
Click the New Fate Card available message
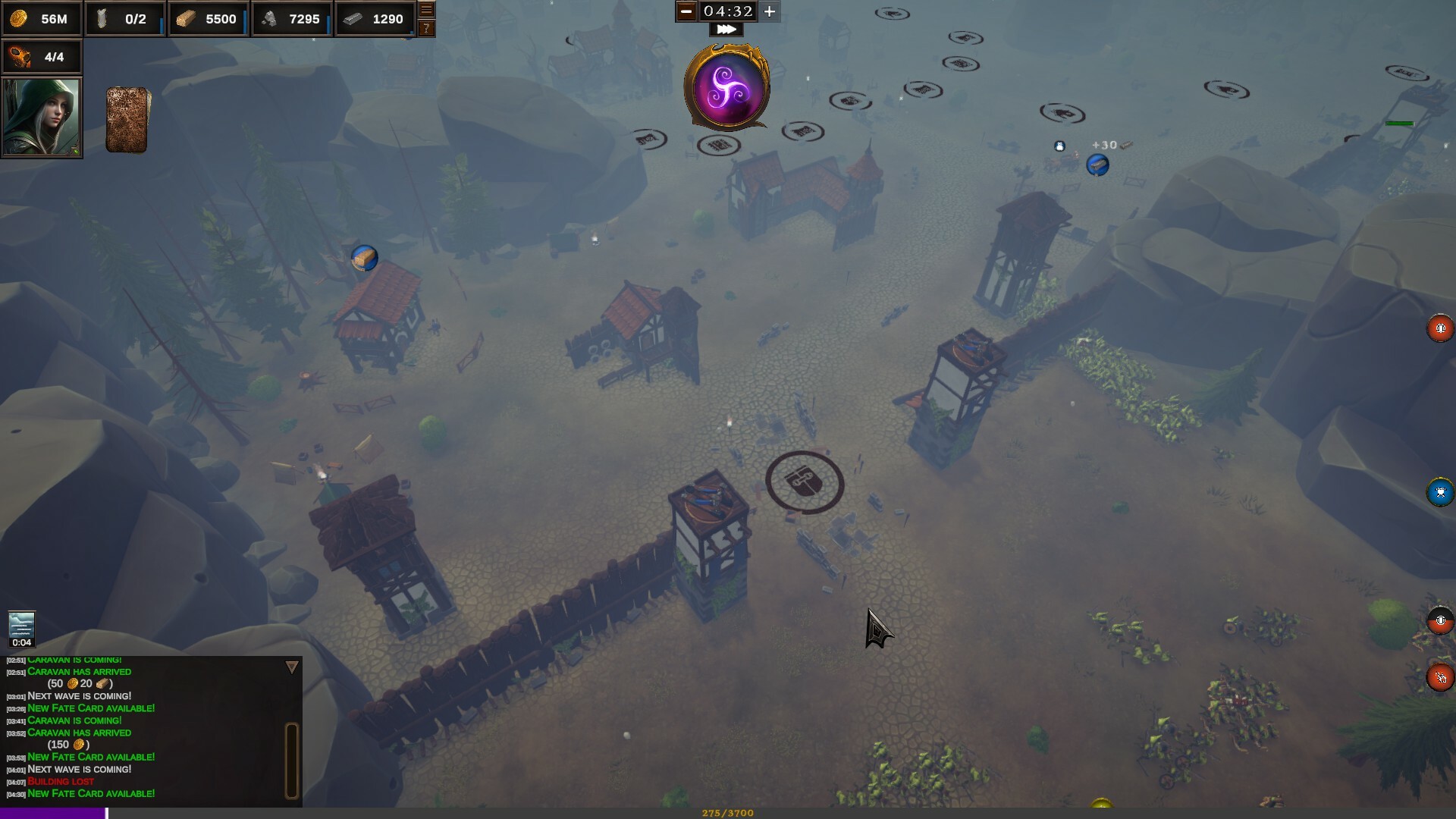(91, 793)
